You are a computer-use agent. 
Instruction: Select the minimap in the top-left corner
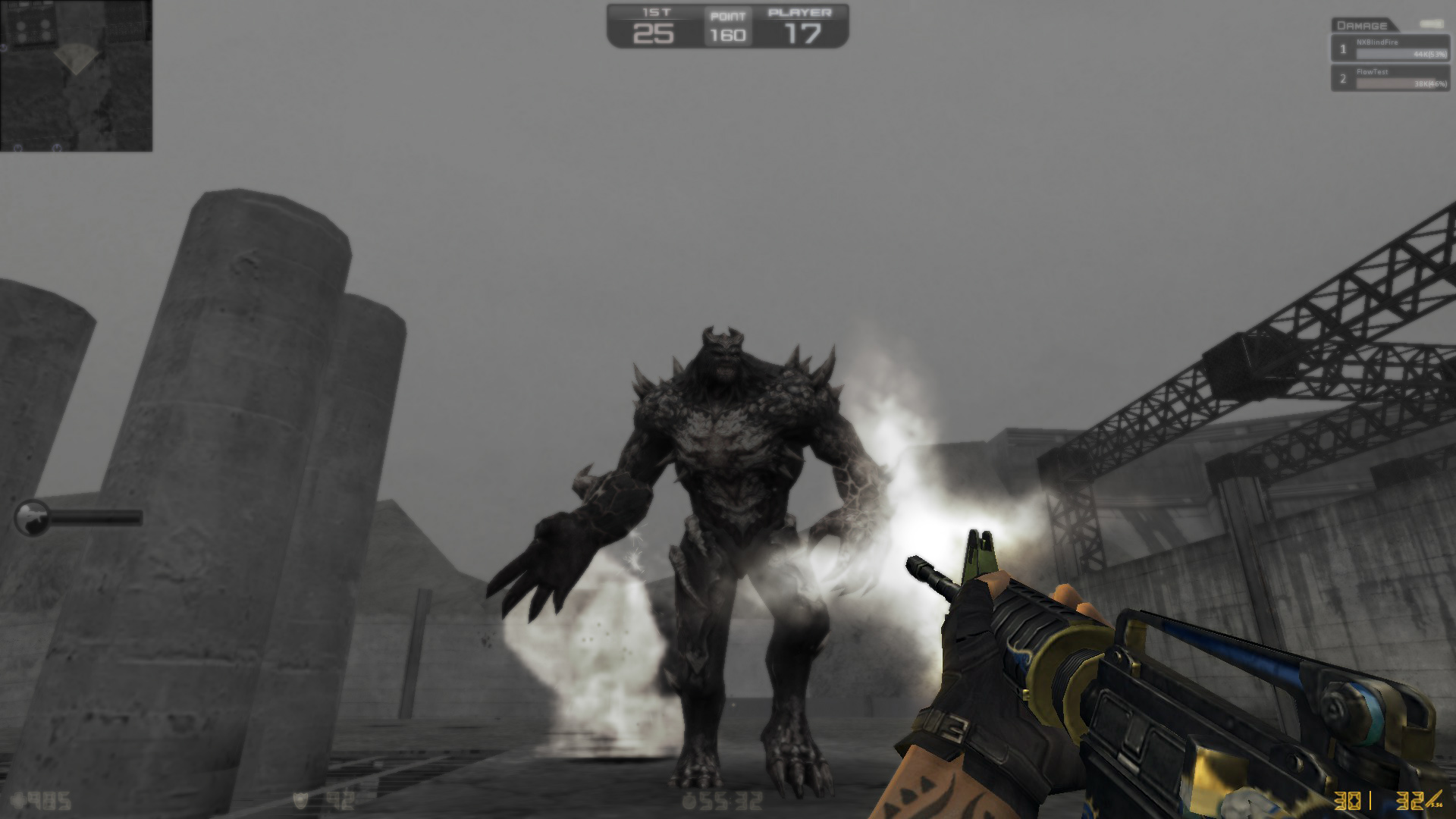pyautogui.click(x=76, y=76)
